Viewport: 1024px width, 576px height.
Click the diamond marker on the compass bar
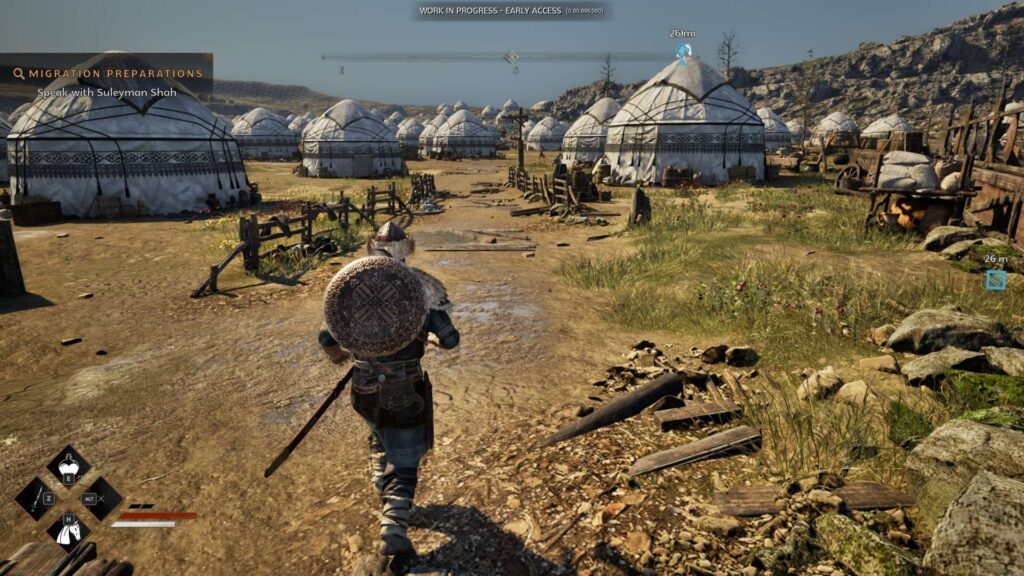(512, 57)
